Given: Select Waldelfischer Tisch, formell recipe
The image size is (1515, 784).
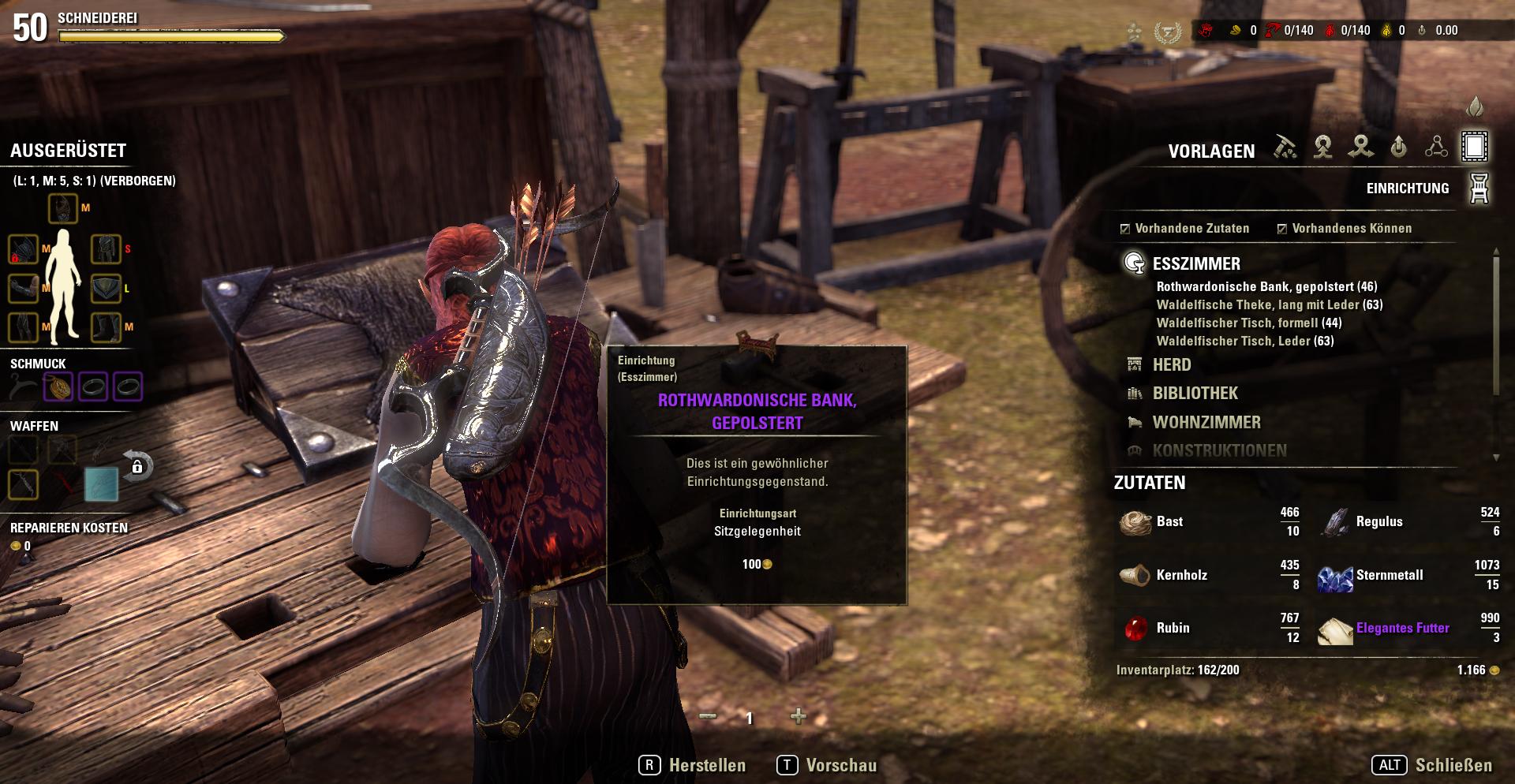Looking at the screenshot, I should tap(1248, 323).
